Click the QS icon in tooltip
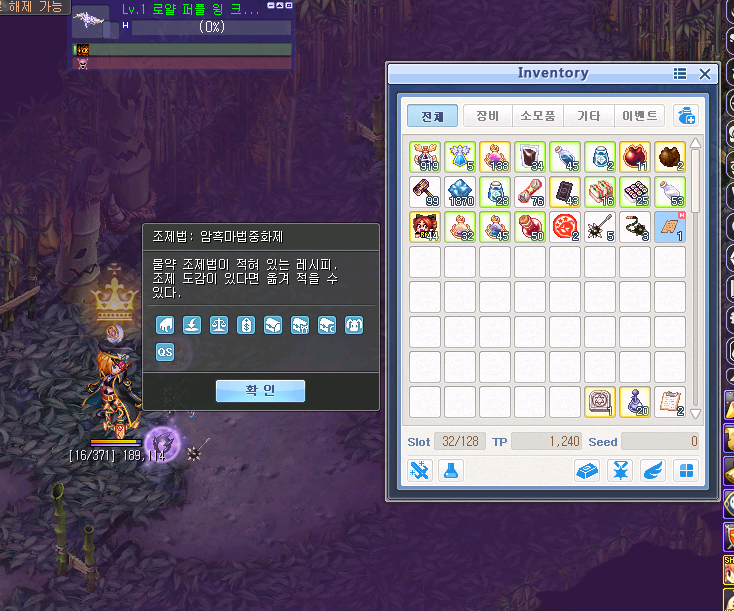Screen dimensions: 734x611 pos(165,351)
